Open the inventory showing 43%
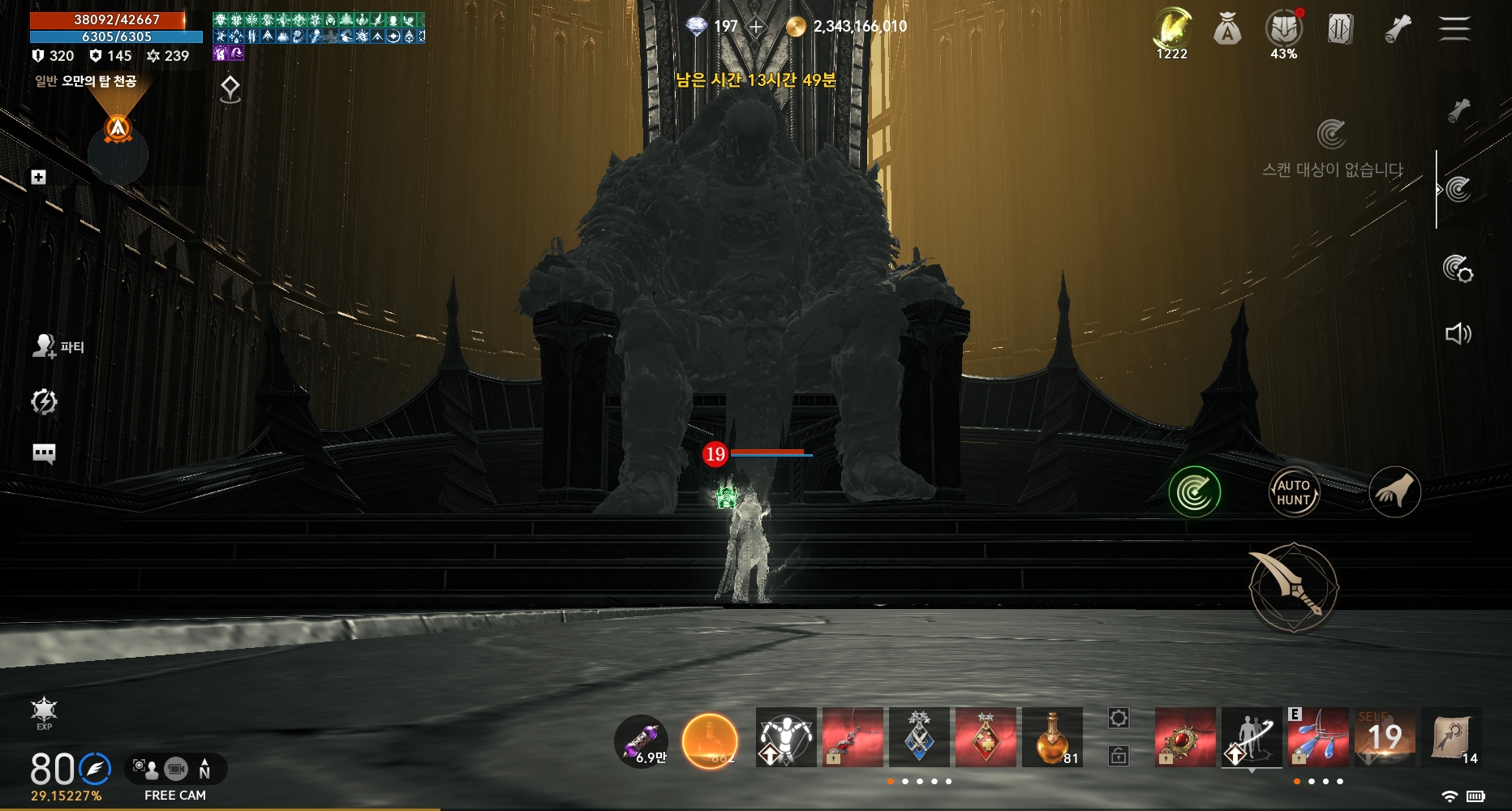The width and height of the screenshot is (1512, 811). point(1283,31)
